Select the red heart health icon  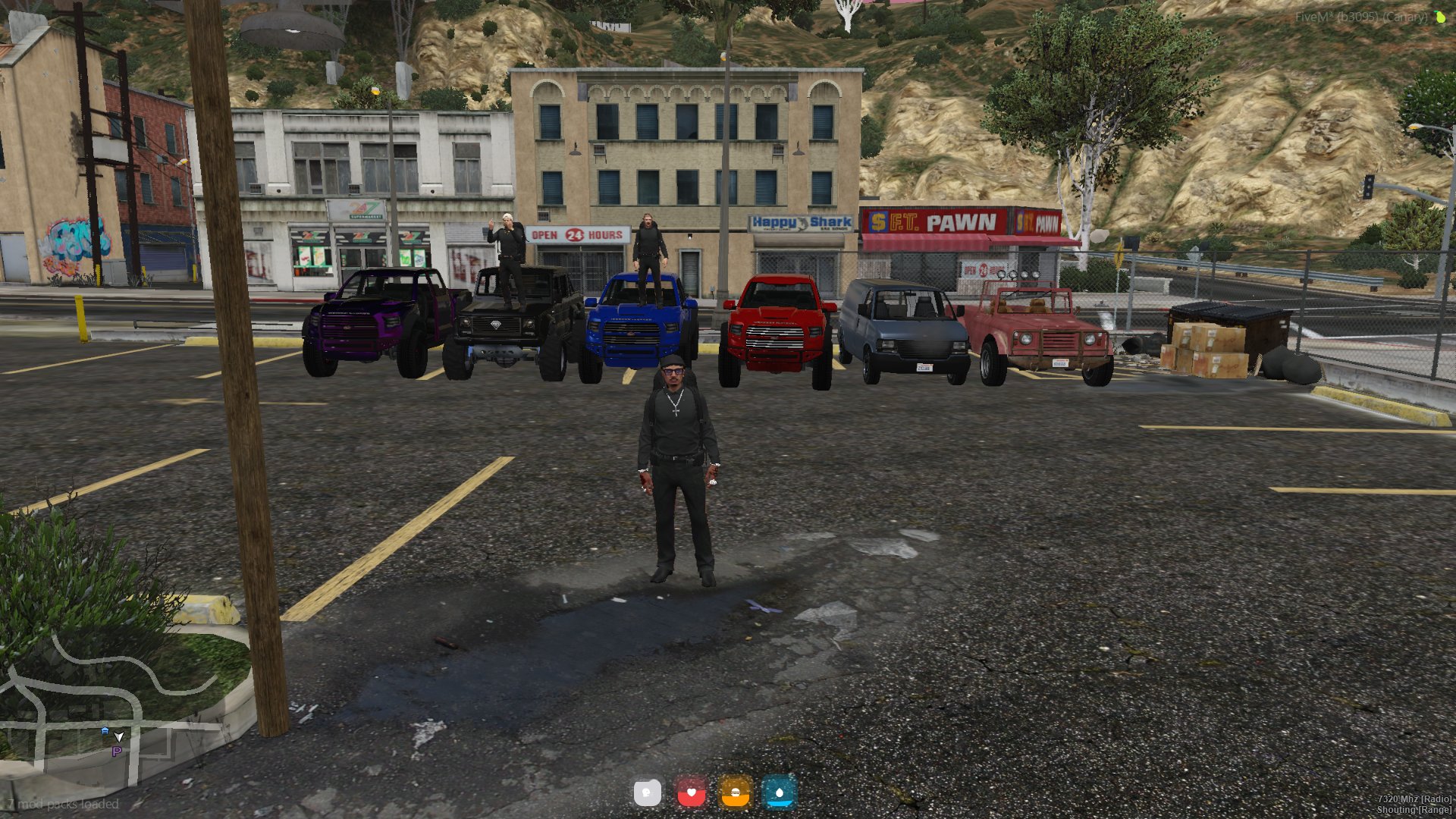pos(691,794)
